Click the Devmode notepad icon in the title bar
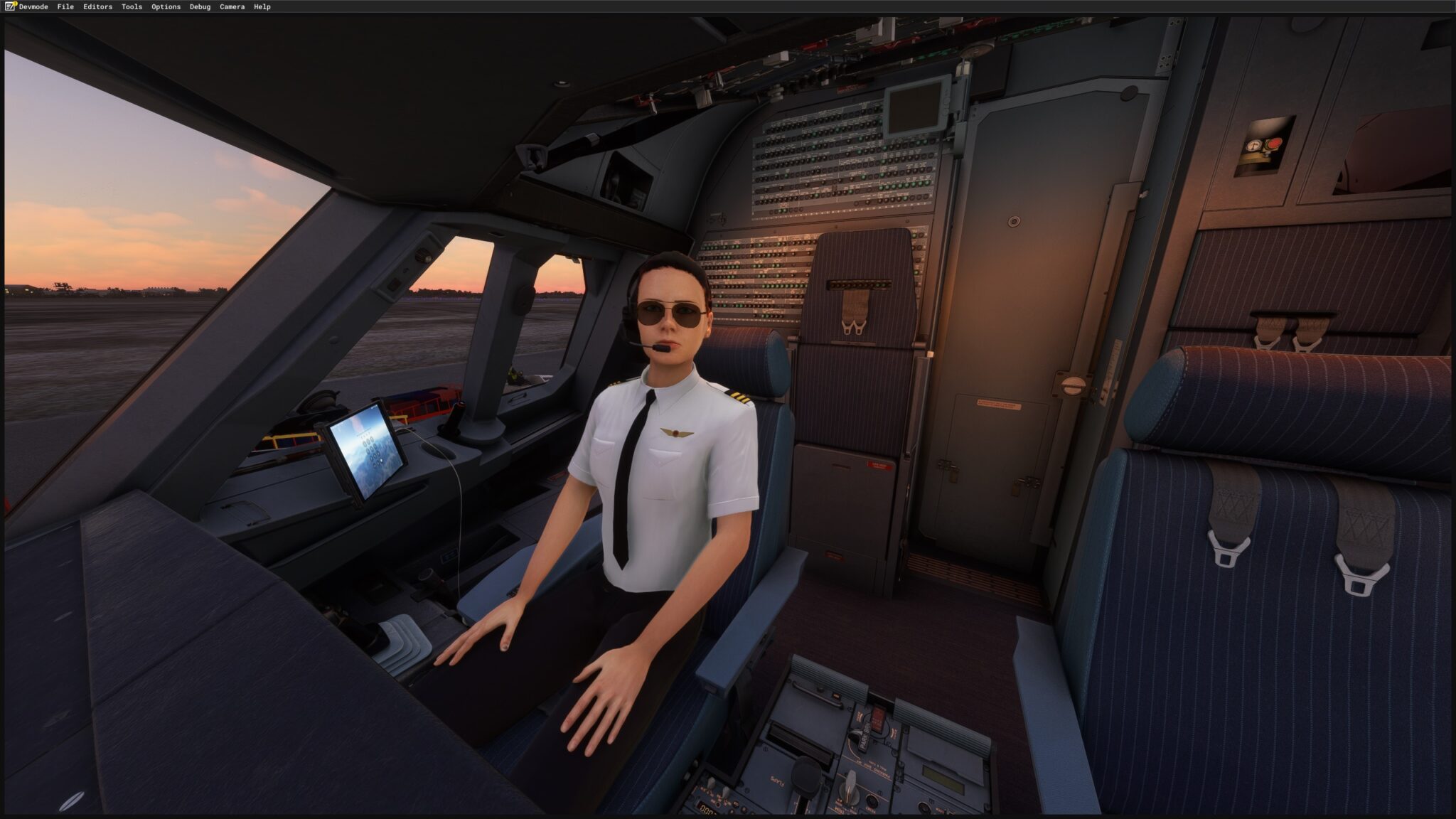This screenshot has width=1456, height=819. pos(10,6)
